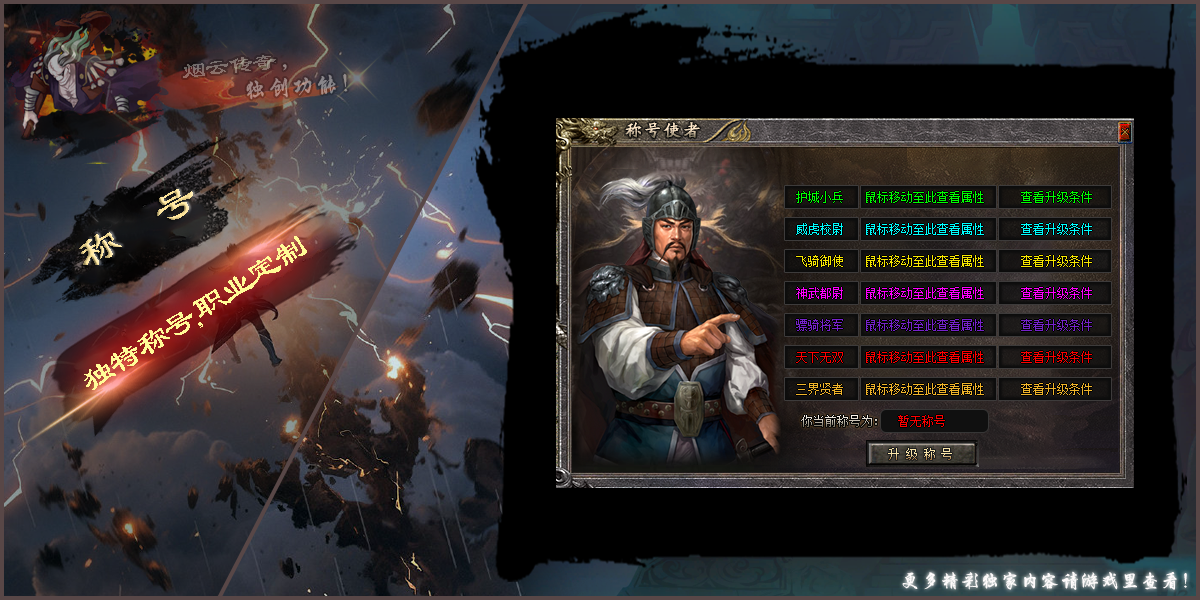Select the green 护城小兵 title
Image resolution: width=1200 pixels, height=600 pixels.
(x=820, y=198)
